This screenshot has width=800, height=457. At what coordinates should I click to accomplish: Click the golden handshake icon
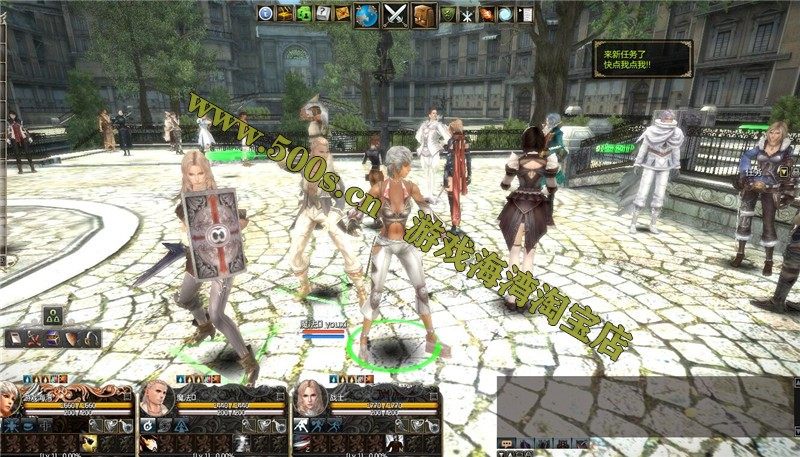[285, 13]
